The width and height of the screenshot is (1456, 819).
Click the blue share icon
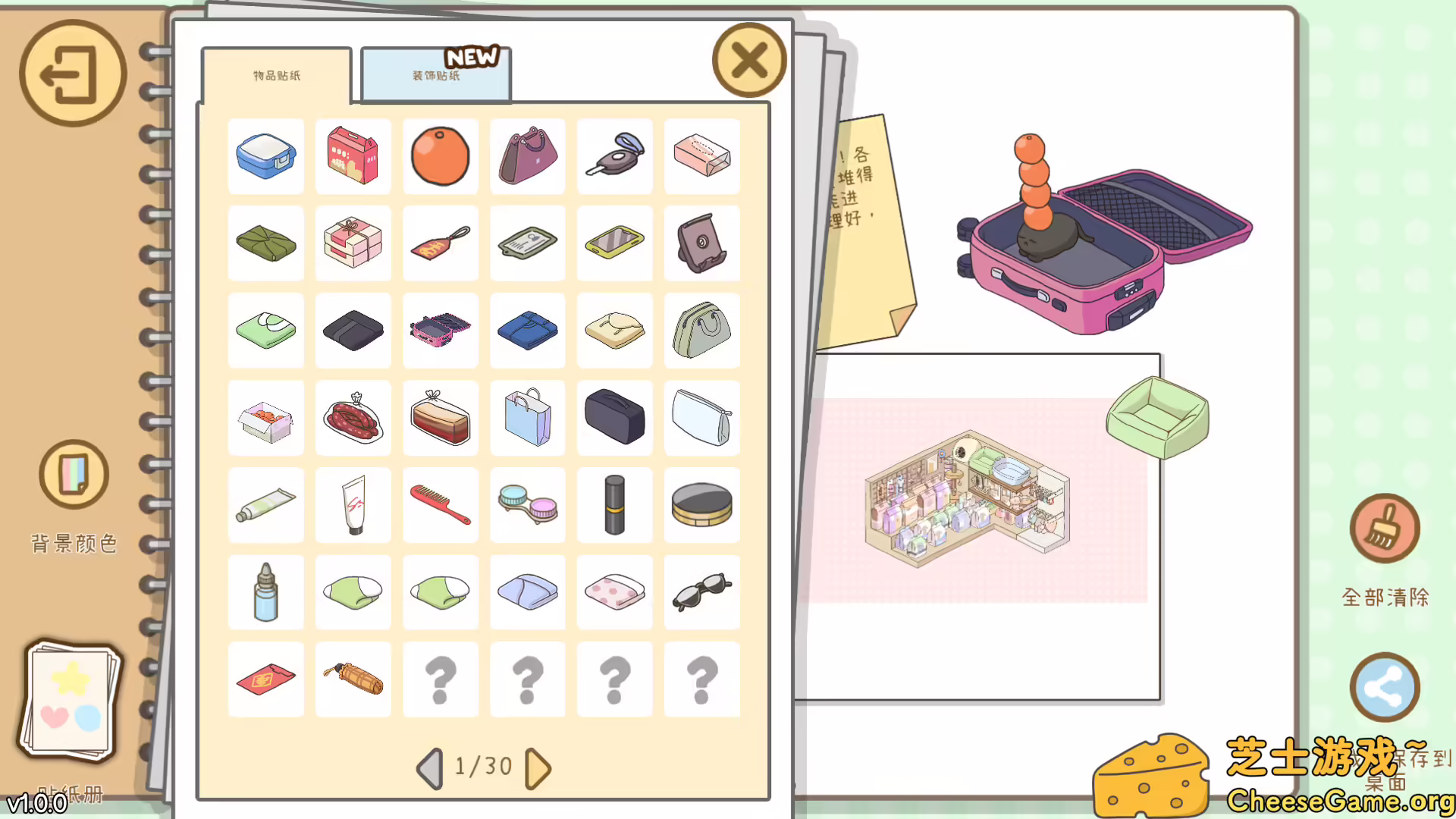pos(1385,686)
